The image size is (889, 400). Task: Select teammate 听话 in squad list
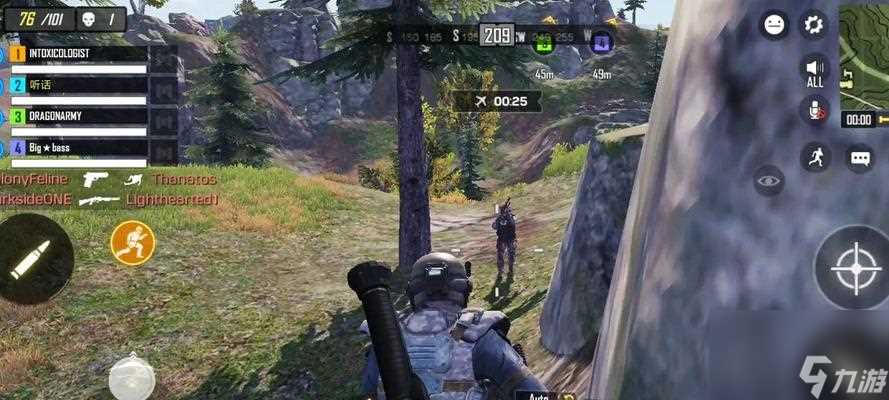pos(78,85)
